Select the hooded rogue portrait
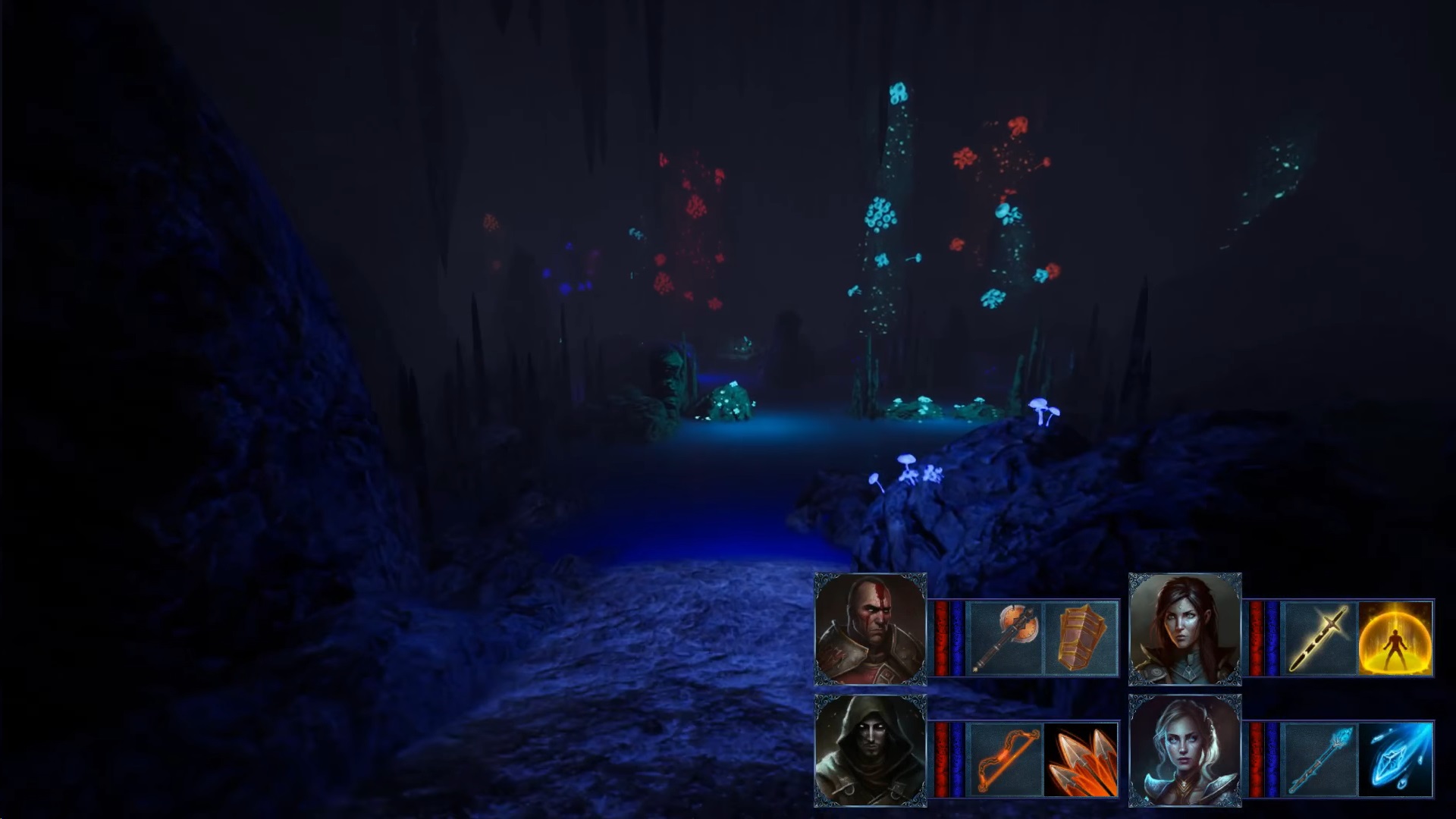This screenshot has width=1456, height=819. 870,750
